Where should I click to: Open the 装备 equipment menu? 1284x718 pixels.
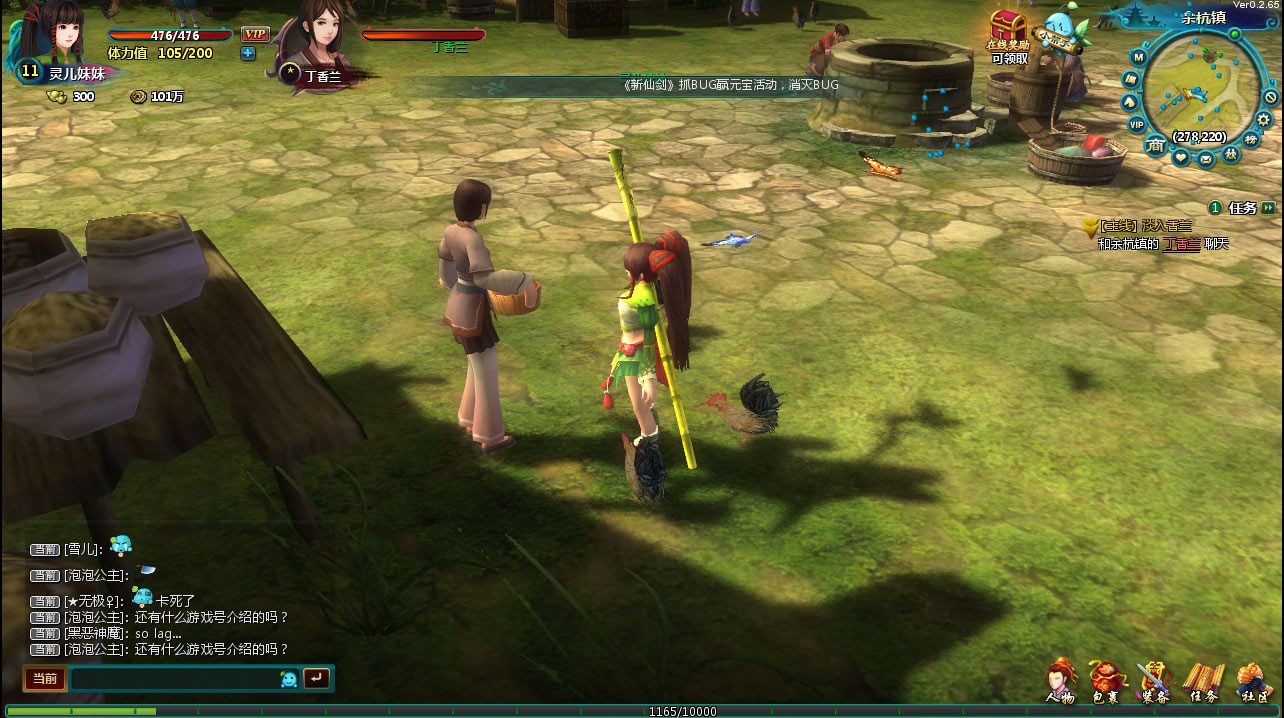point(1154,682)
